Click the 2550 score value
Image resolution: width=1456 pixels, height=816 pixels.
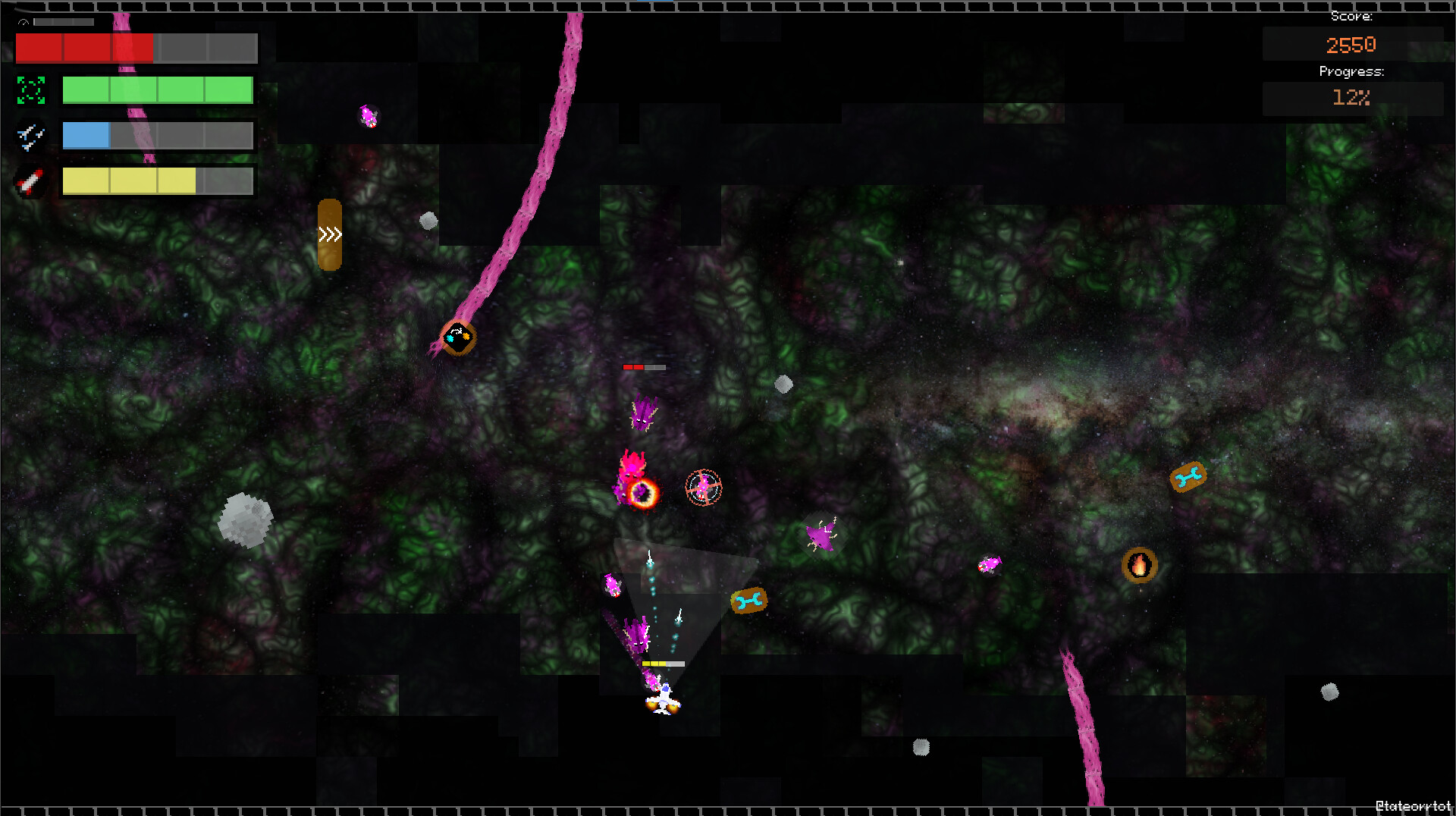pos(1351,44)
